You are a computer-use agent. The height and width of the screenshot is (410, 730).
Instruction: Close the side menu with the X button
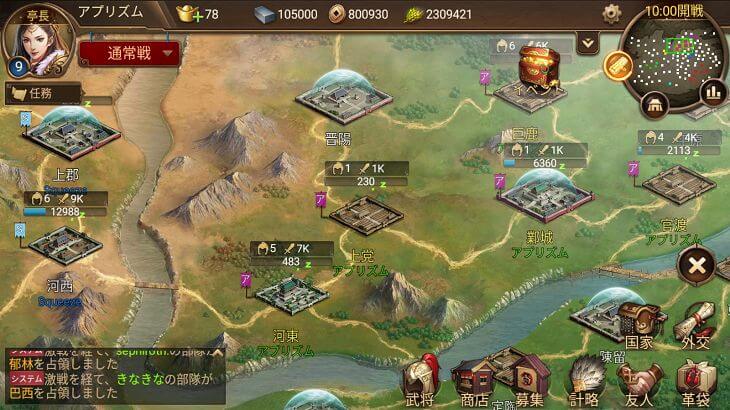click(696, 267)
